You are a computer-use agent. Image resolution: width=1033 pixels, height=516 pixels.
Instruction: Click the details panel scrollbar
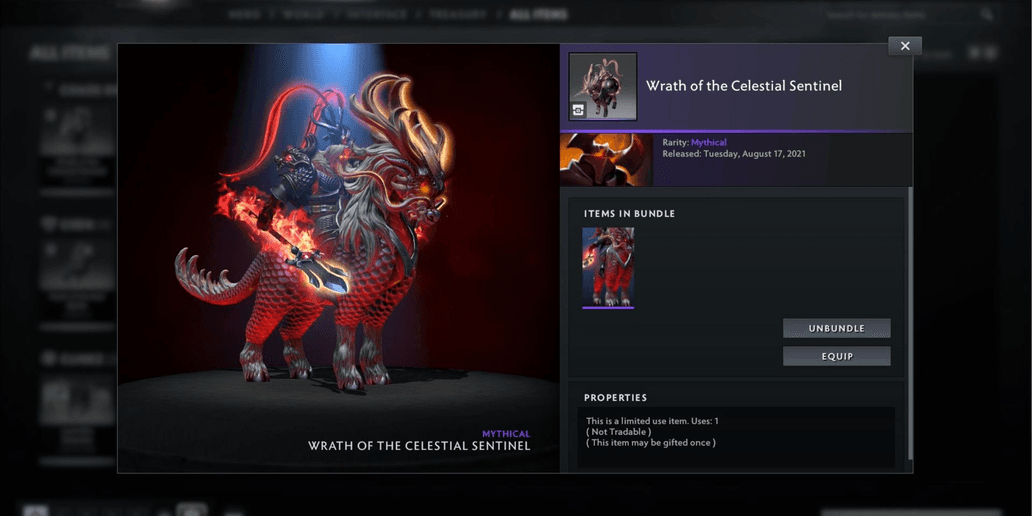pos(910,320)
